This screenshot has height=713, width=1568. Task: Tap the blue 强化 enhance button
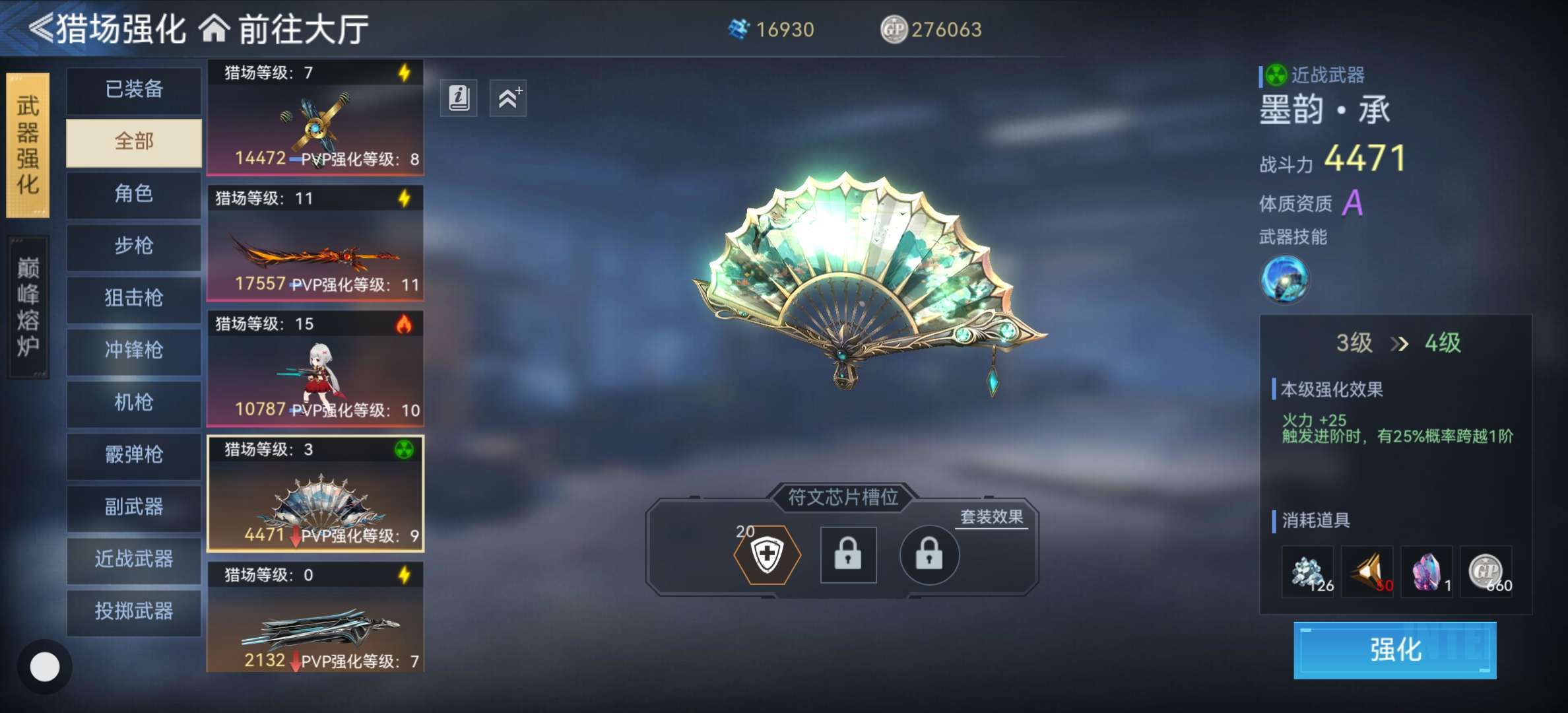point(1394,650)
